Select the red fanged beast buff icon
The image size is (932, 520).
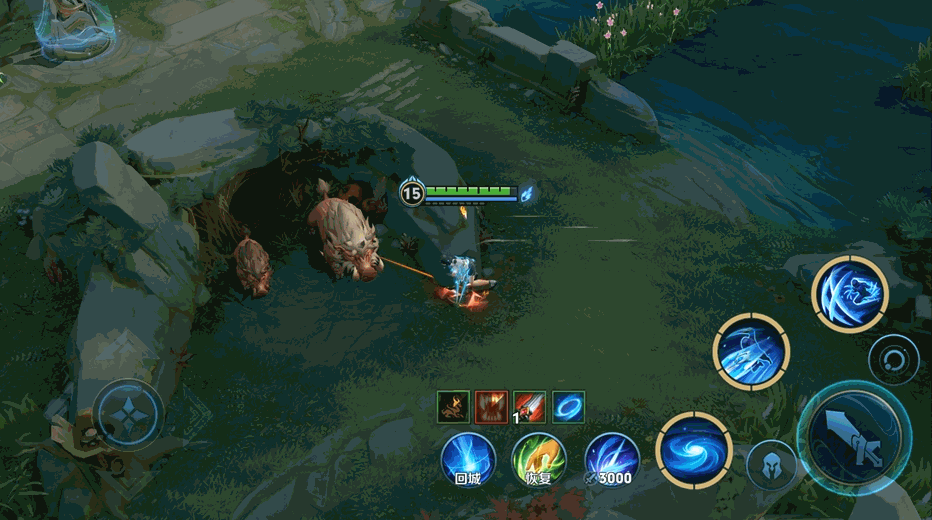(x=491, y=406)
